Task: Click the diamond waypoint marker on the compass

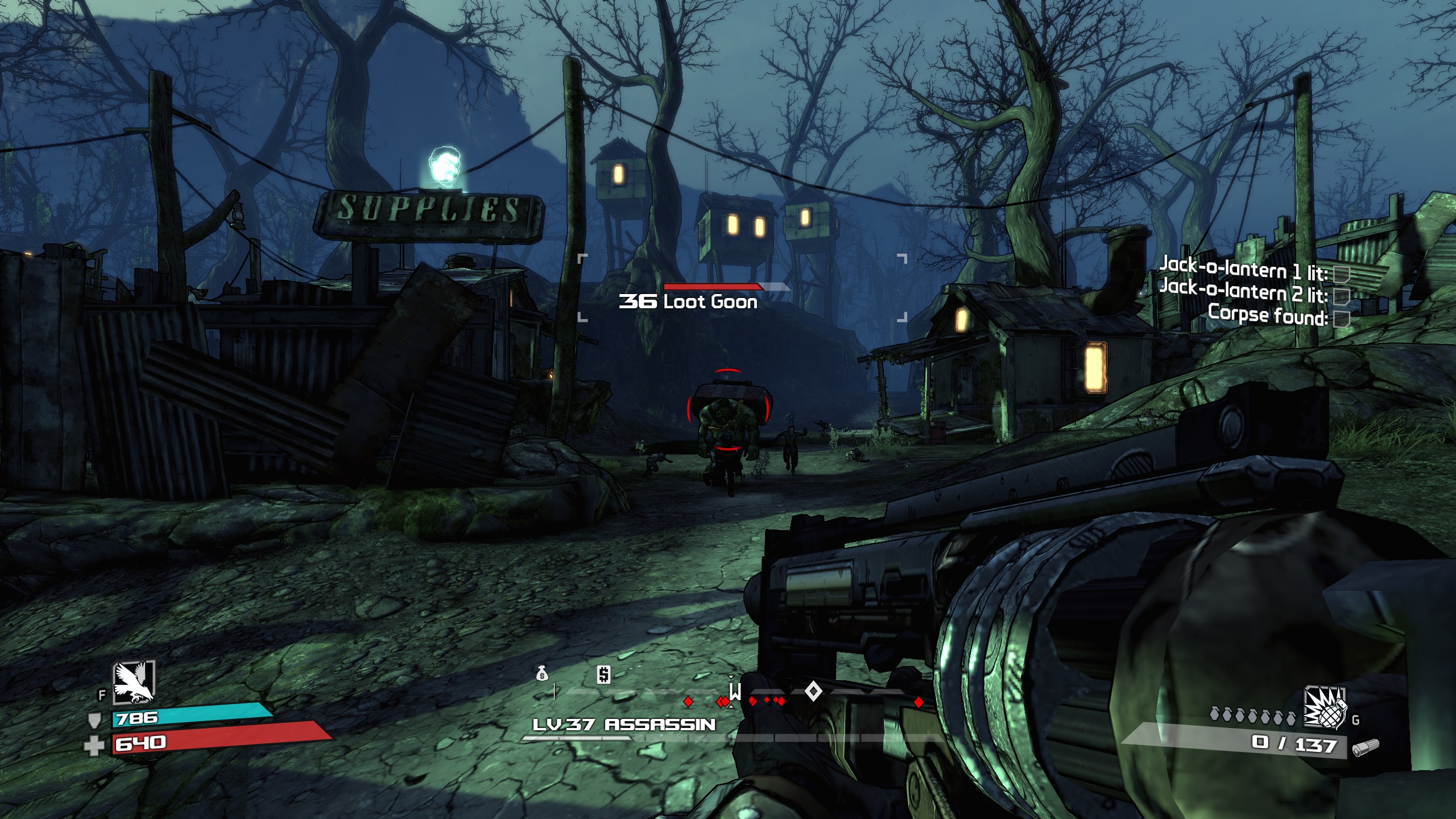Action: 812,693
